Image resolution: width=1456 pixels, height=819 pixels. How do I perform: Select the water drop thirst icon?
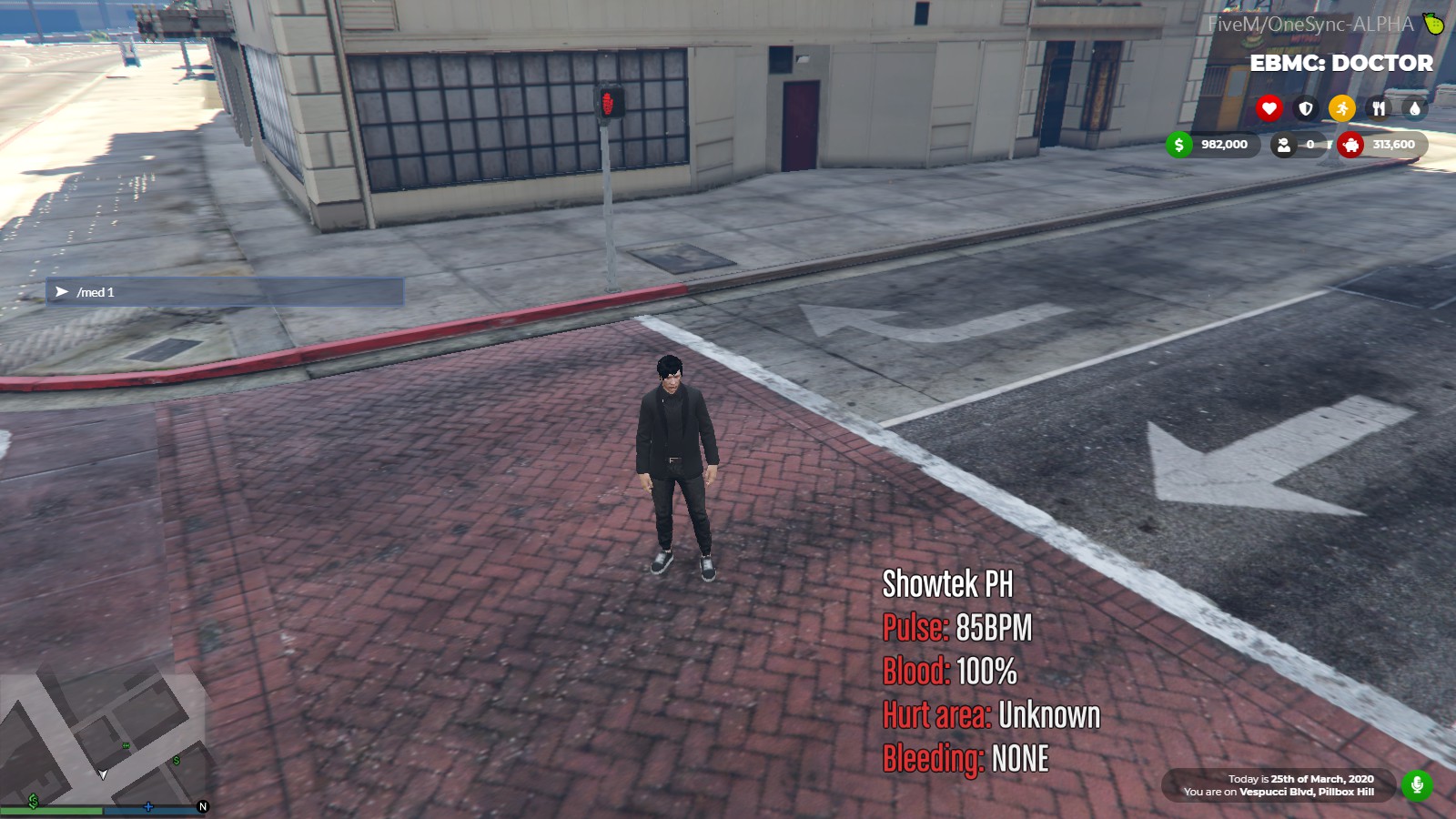click(1414, 108)
